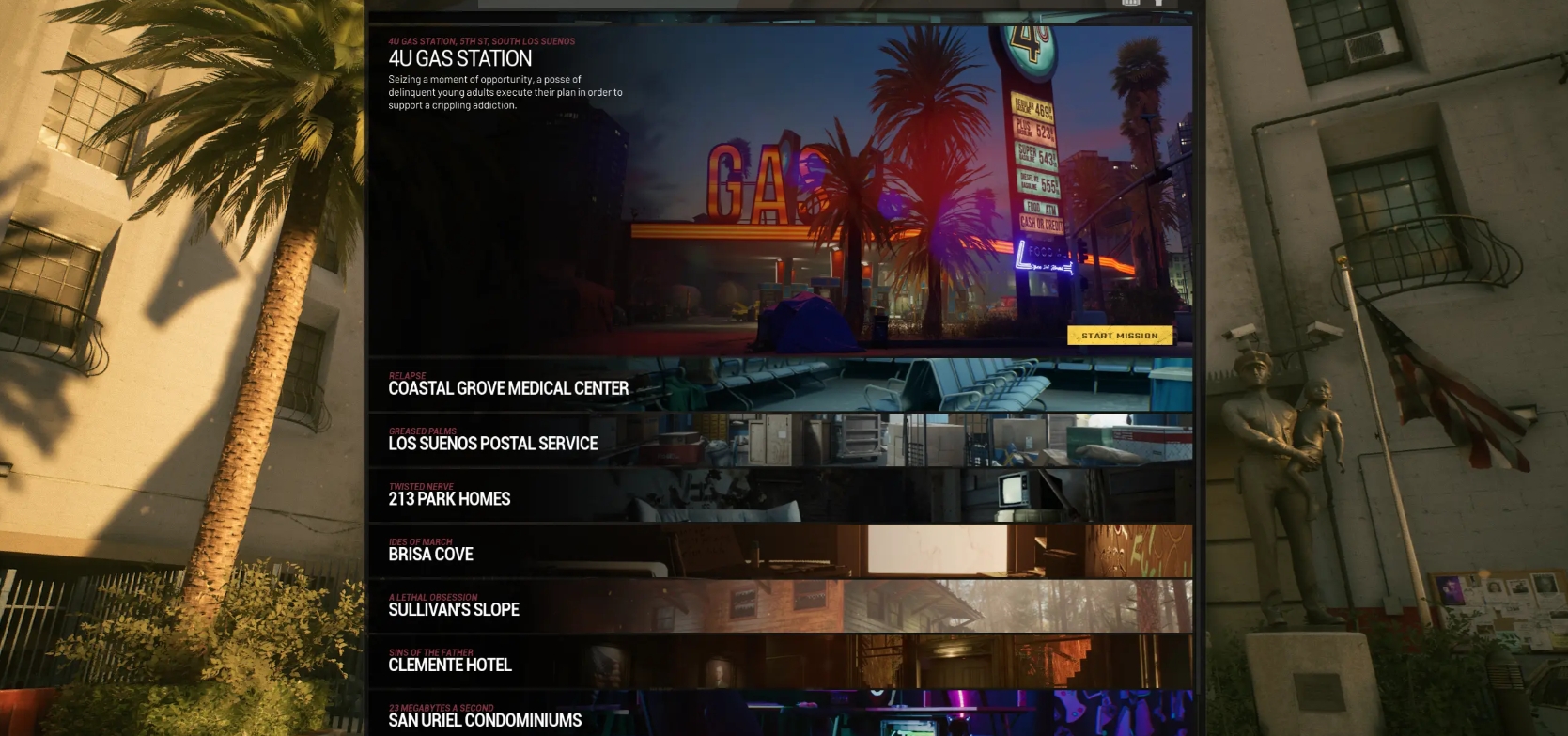
Task: Choose the Sullivan's Slope mission
Action: tap(780, 606)
